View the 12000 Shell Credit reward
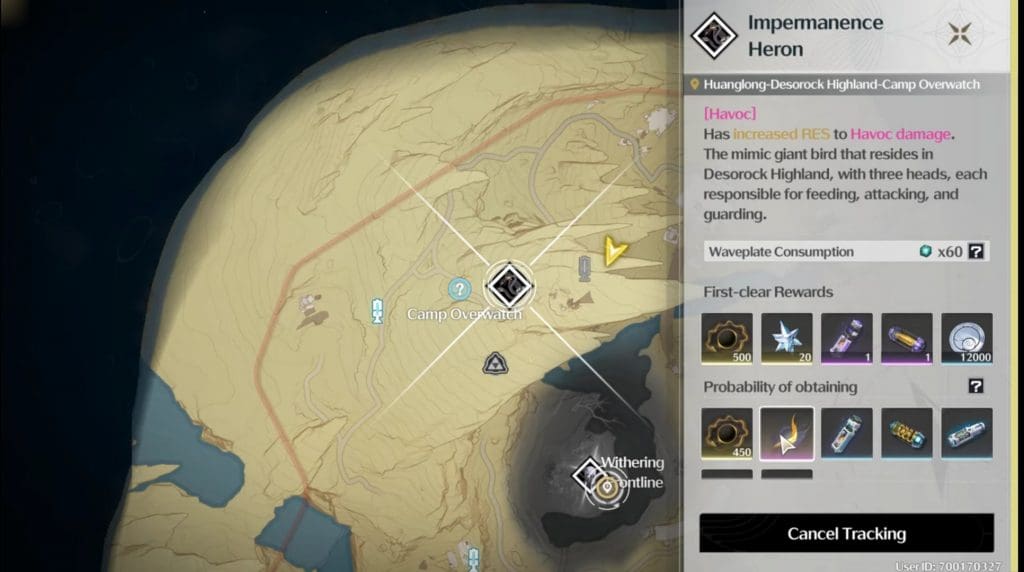Image resolution: width=1024 pixels, height=572 pixels. 967,339
